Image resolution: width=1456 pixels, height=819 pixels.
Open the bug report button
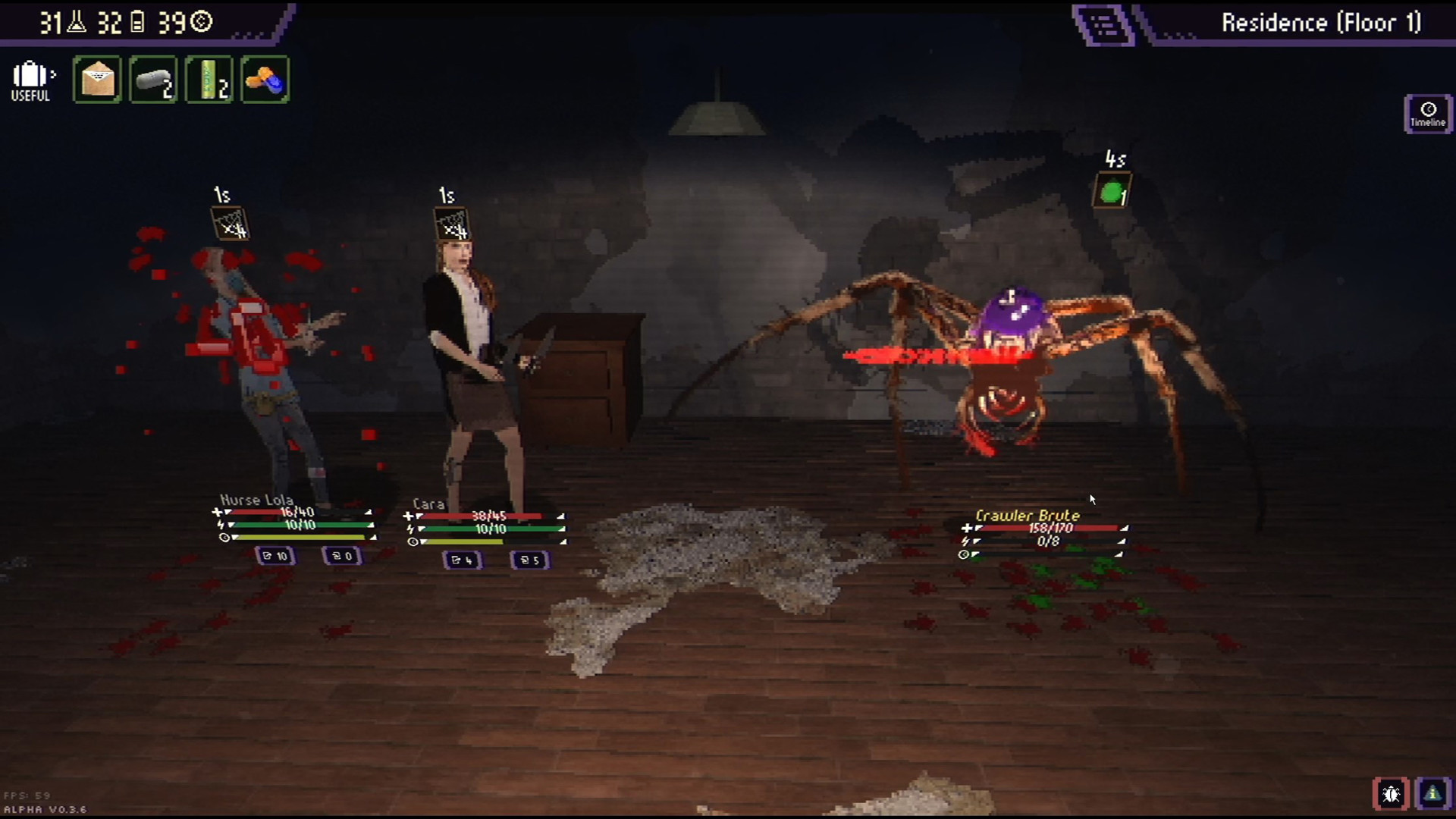click(1391, 794)
